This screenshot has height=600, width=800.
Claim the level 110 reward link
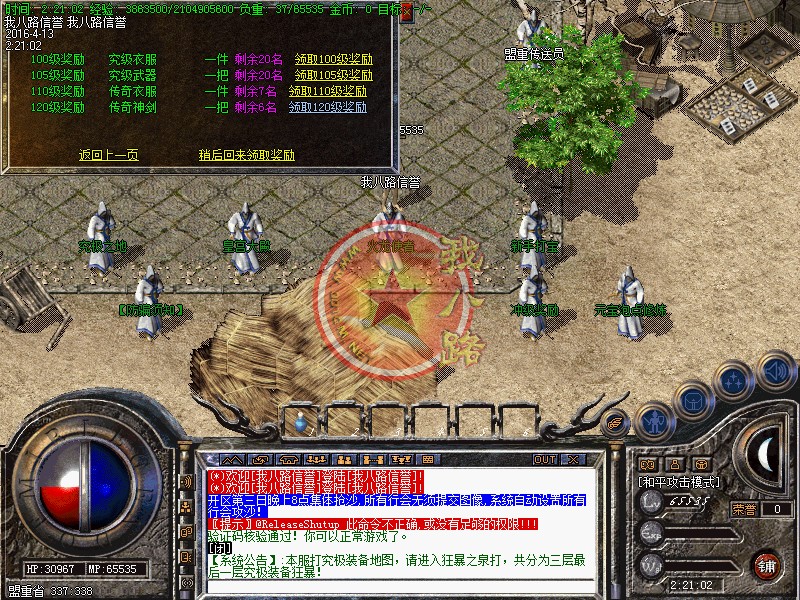[x=329, y=91]
